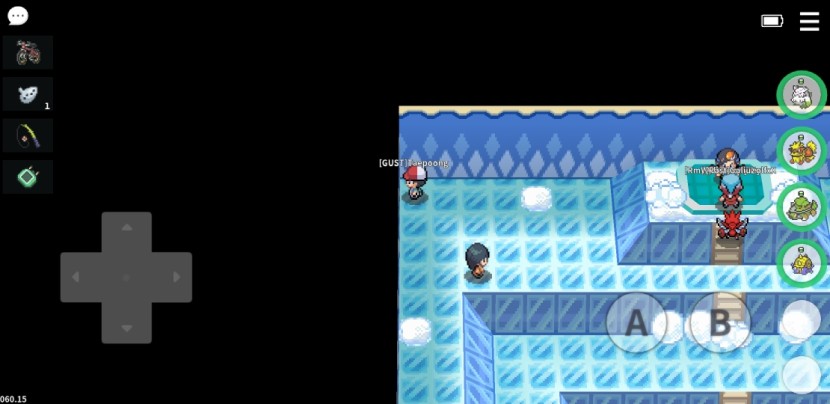Viewport: 830px width, 404px height.
Task: Open the hamburger main menu
Action: (x=809, y=21)
